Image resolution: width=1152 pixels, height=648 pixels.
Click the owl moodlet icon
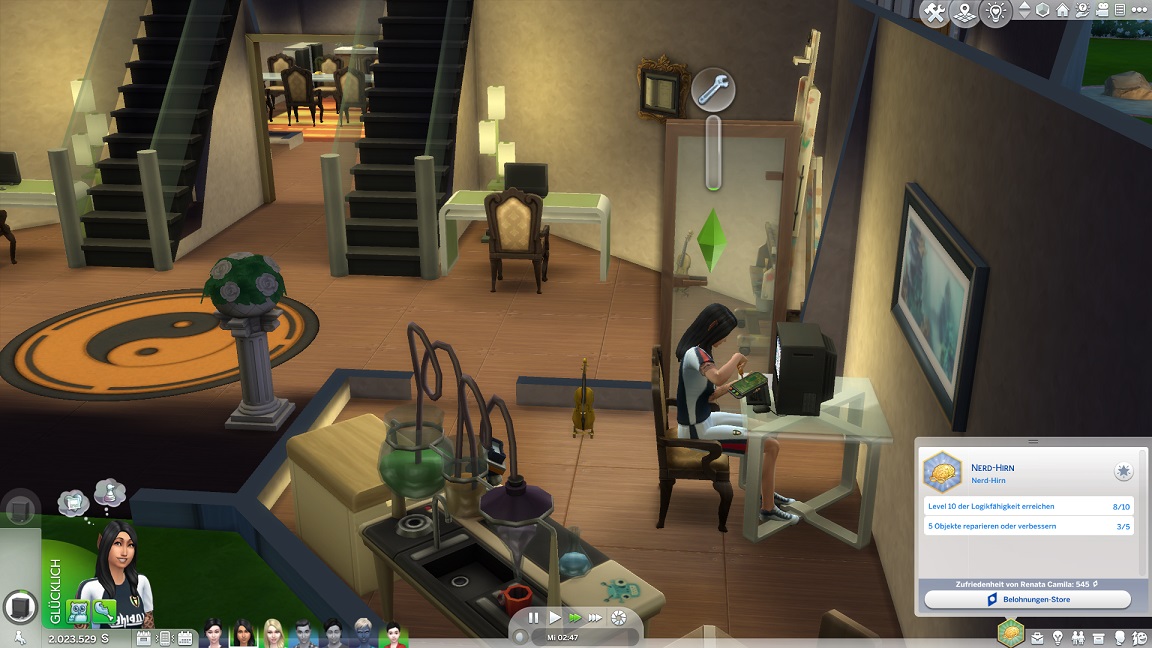tap(78, 610)
